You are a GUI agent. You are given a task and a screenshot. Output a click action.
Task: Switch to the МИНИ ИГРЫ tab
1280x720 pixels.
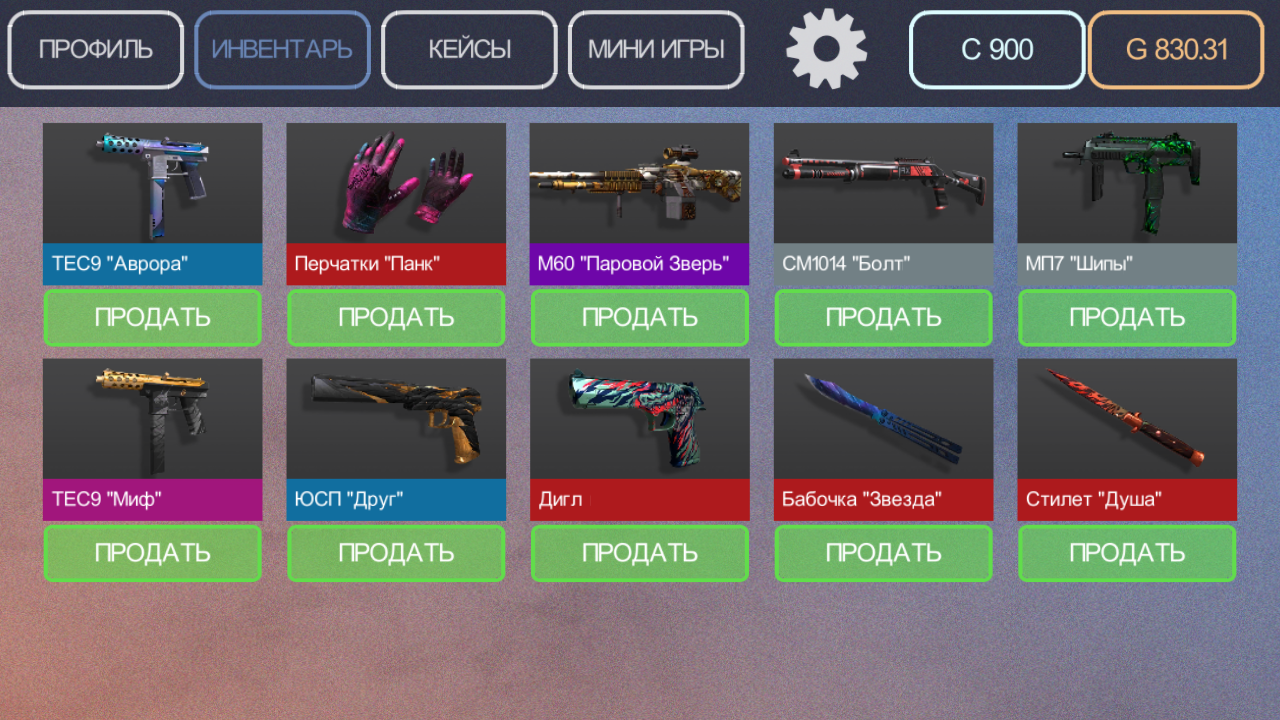pyautogui.click(x=656, y=49)
